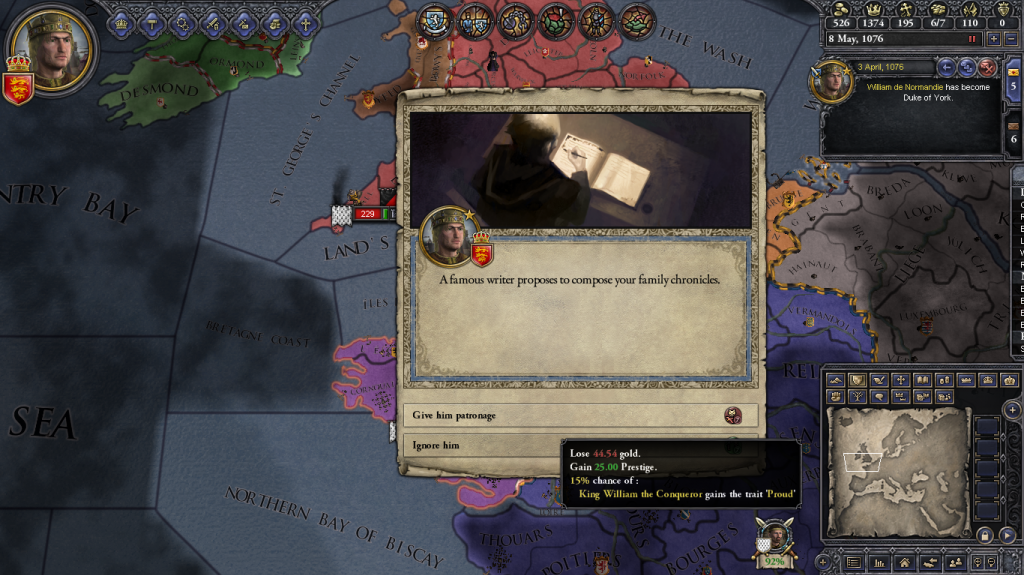Toggle pause on the date bar
The image size is (1024, 575).
pyautogui.click(x=971, y=38)
